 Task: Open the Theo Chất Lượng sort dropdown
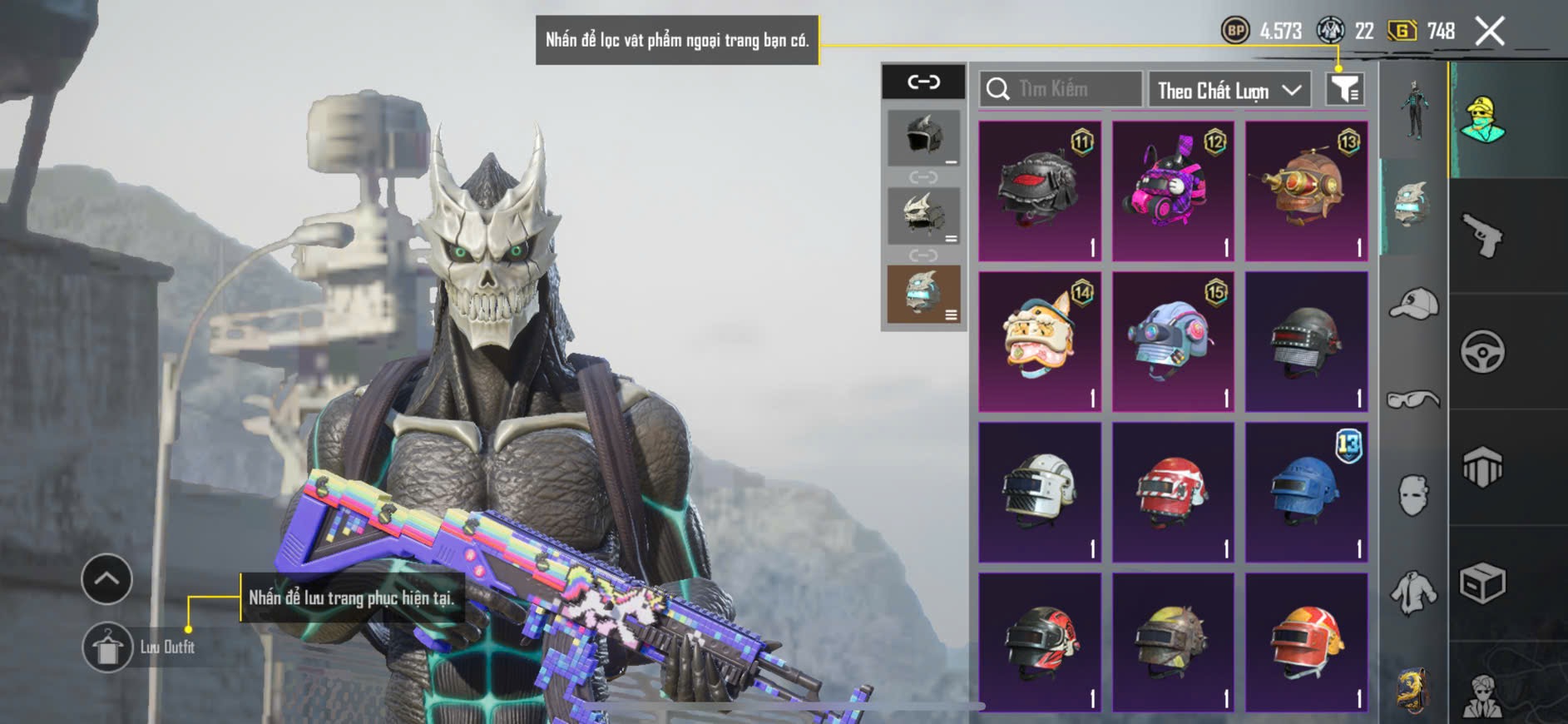(1229, 90)
